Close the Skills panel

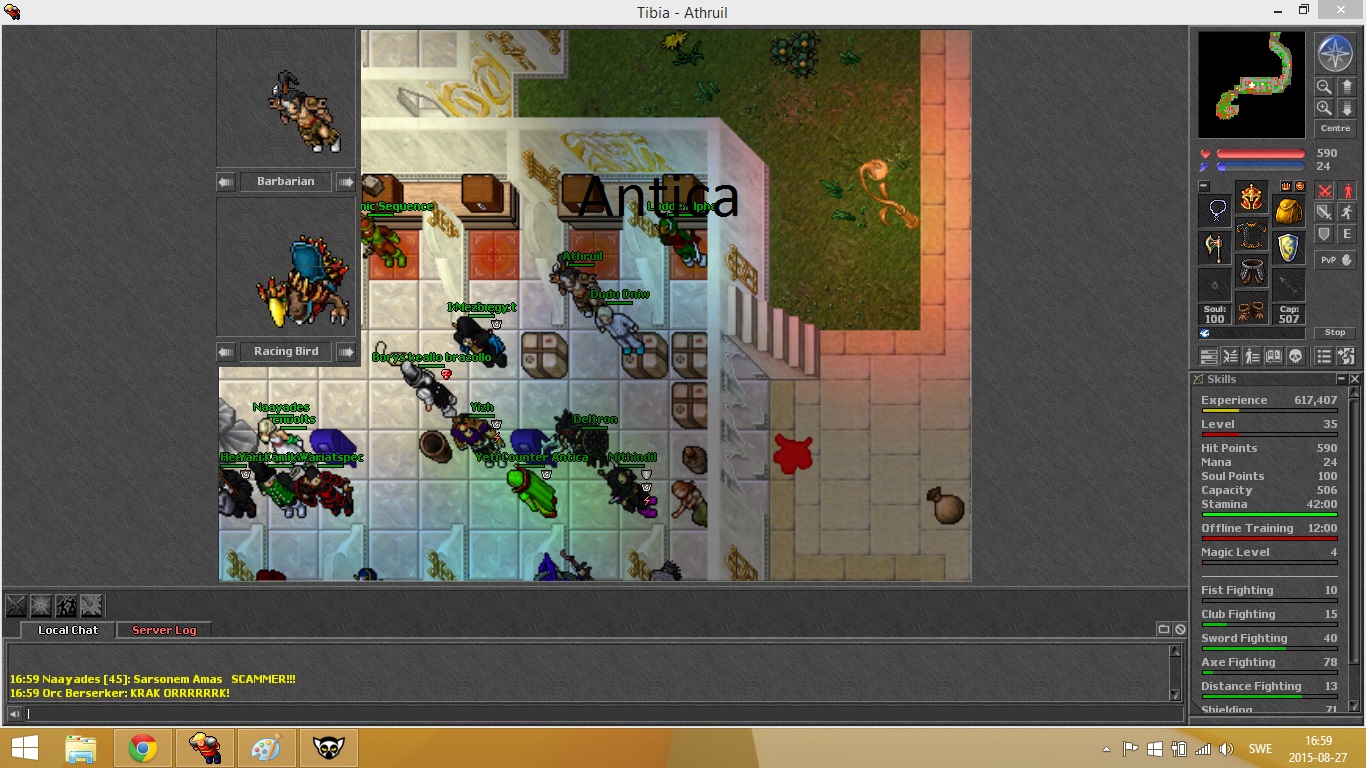point(1355,380)
